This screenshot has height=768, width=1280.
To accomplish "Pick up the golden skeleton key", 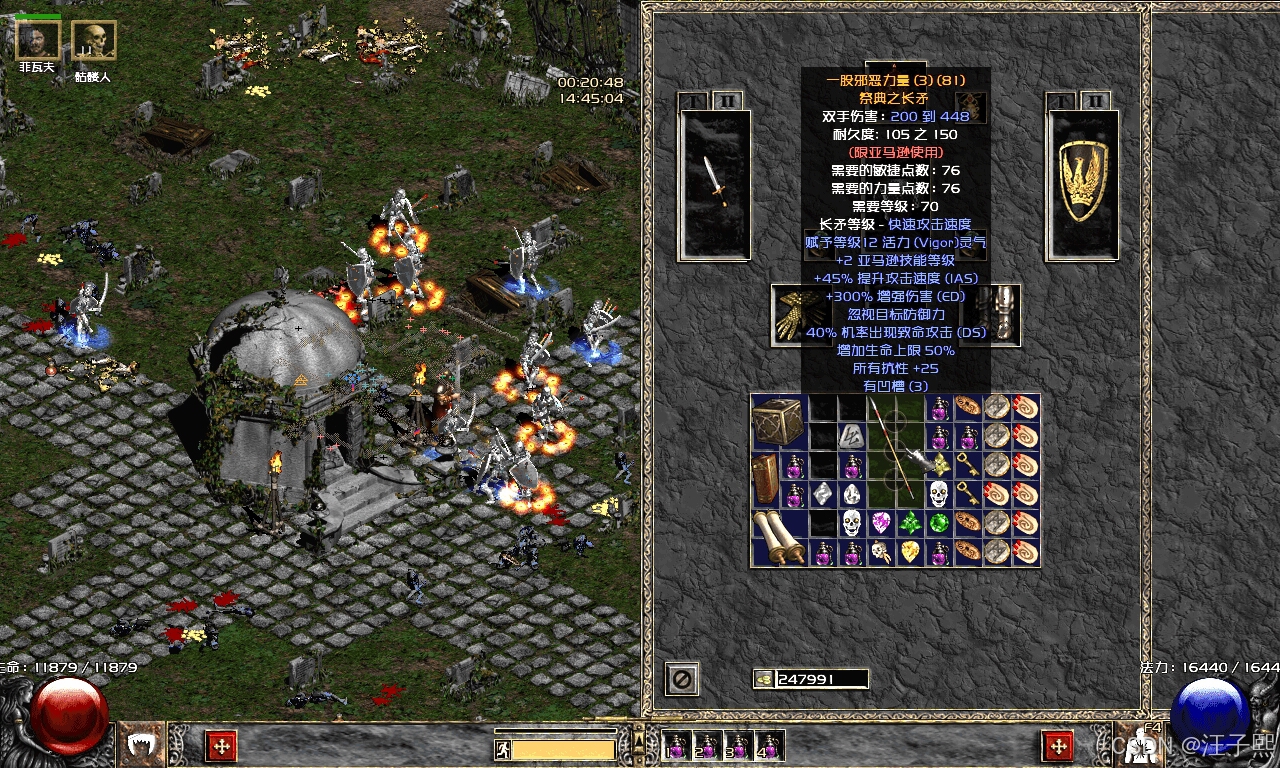I will [x=968, y=465].
